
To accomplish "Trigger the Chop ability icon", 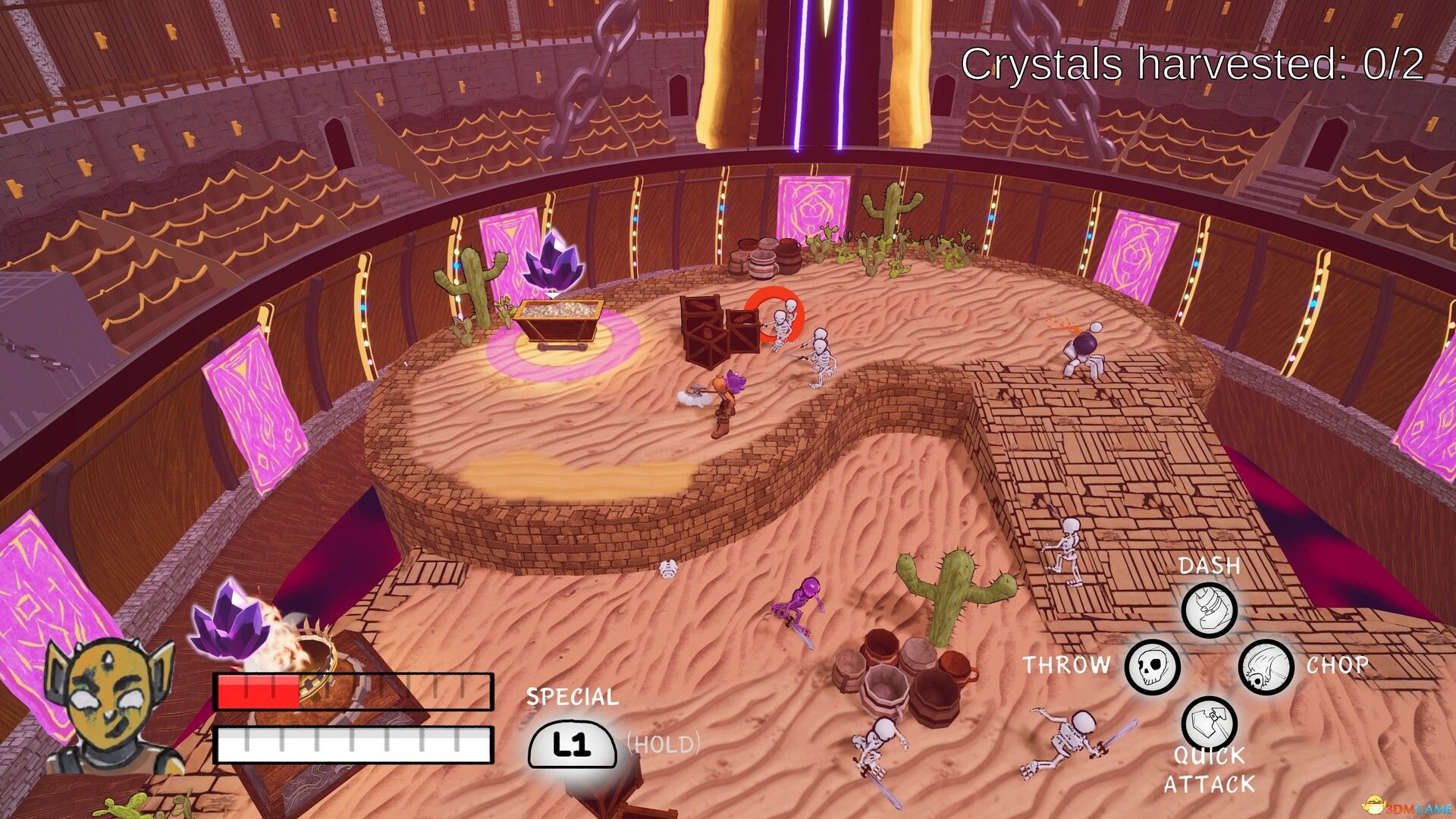I will (1266, 667).
